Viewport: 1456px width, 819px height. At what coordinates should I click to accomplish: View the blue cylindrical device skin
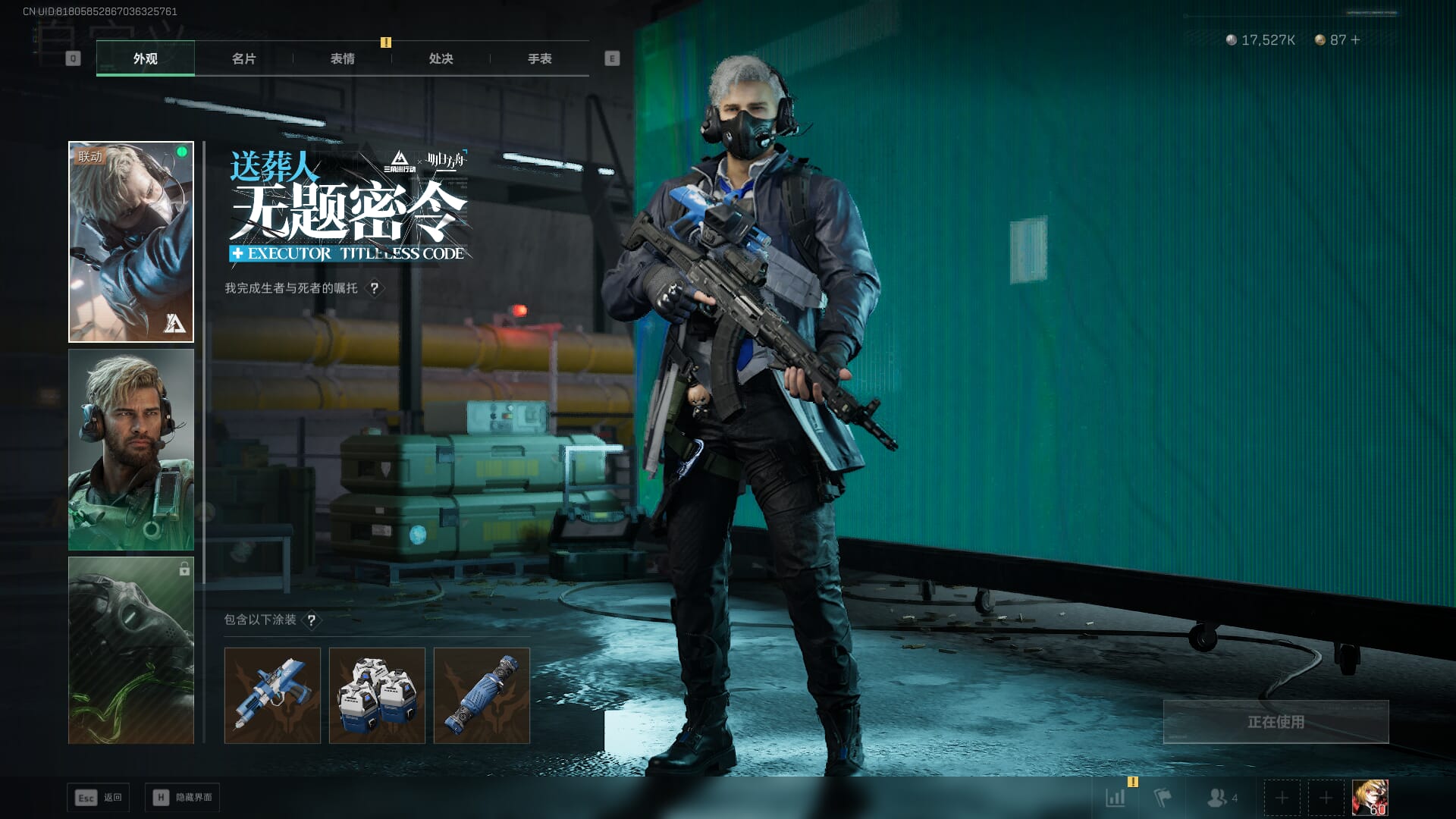pos(482,695)
